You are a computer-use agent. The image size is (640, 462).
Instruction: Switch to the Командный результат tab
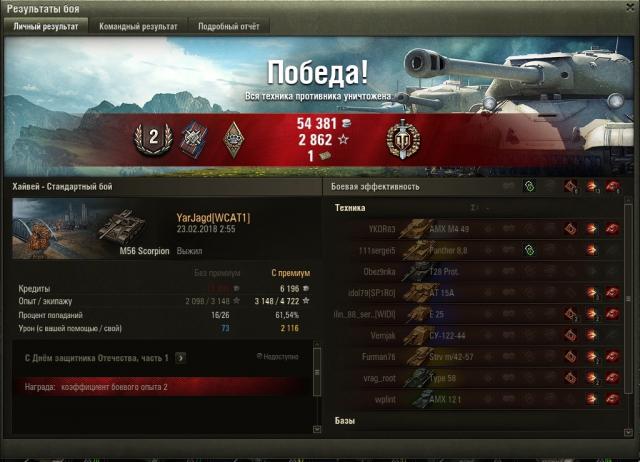click(x=138, y=27)
